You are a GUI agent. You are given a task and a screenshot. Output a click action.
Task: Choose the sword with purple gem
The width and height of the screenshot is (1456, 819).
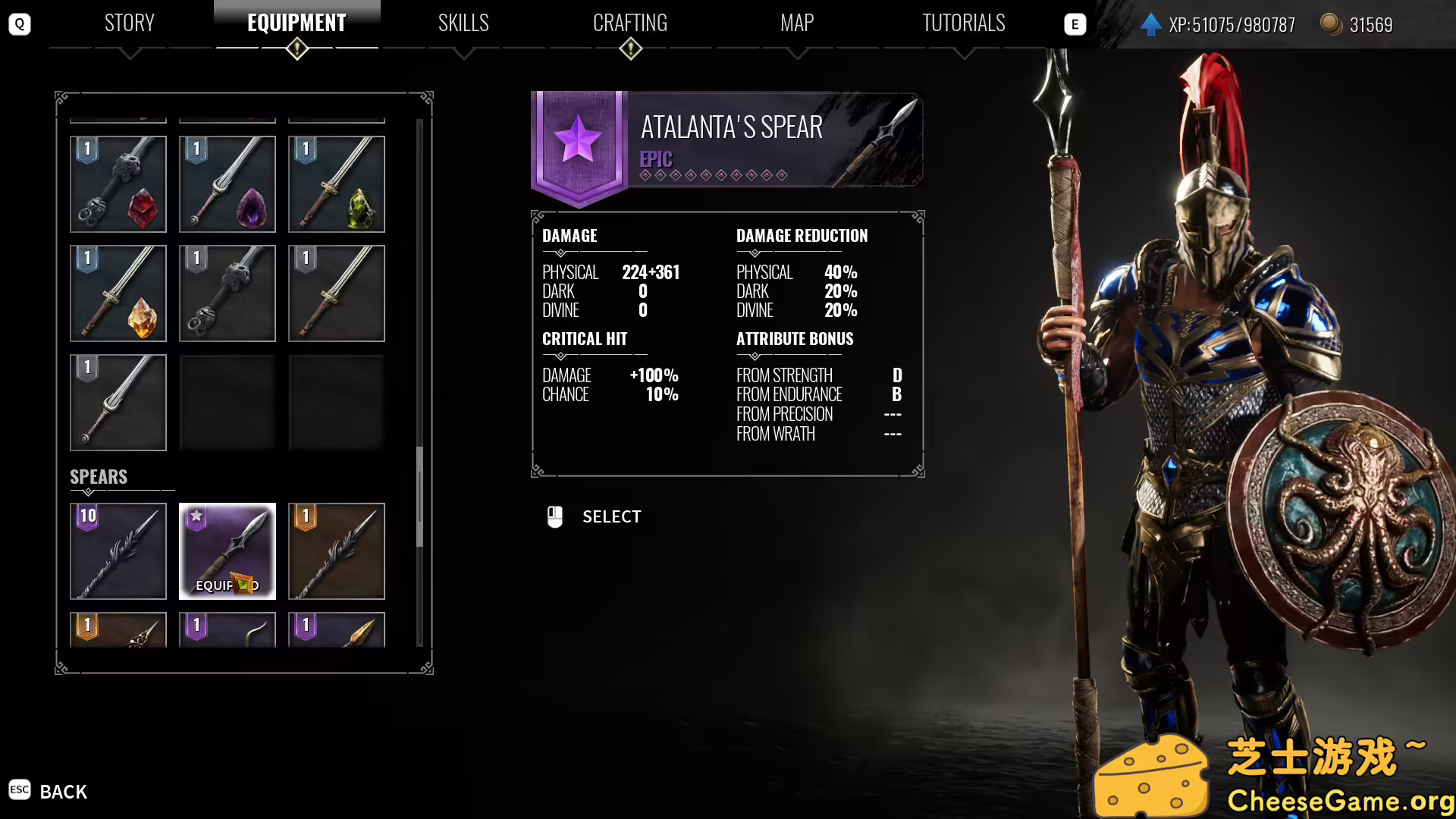[227, 184]
